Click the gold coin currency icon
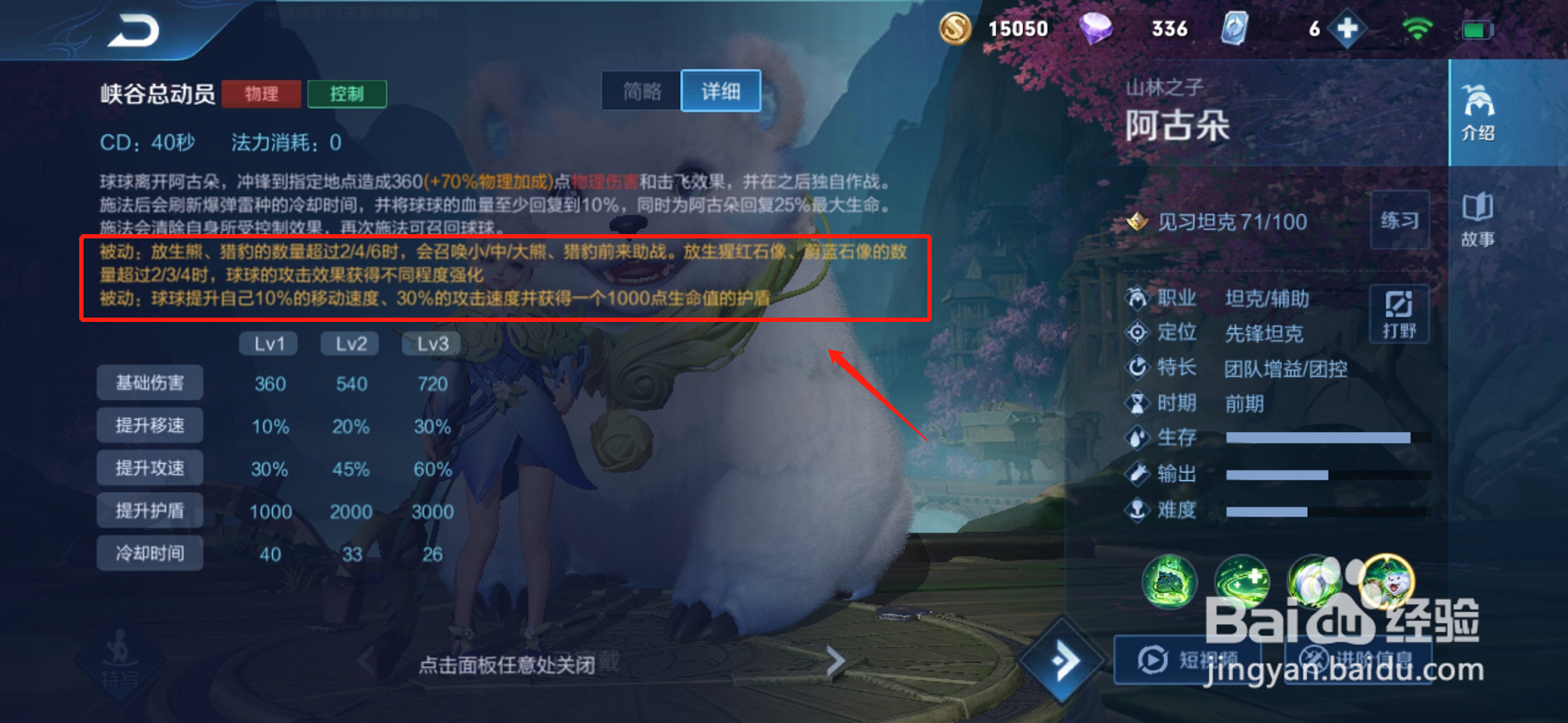This screenshot has height=723, width=1568. pos(955,28)
